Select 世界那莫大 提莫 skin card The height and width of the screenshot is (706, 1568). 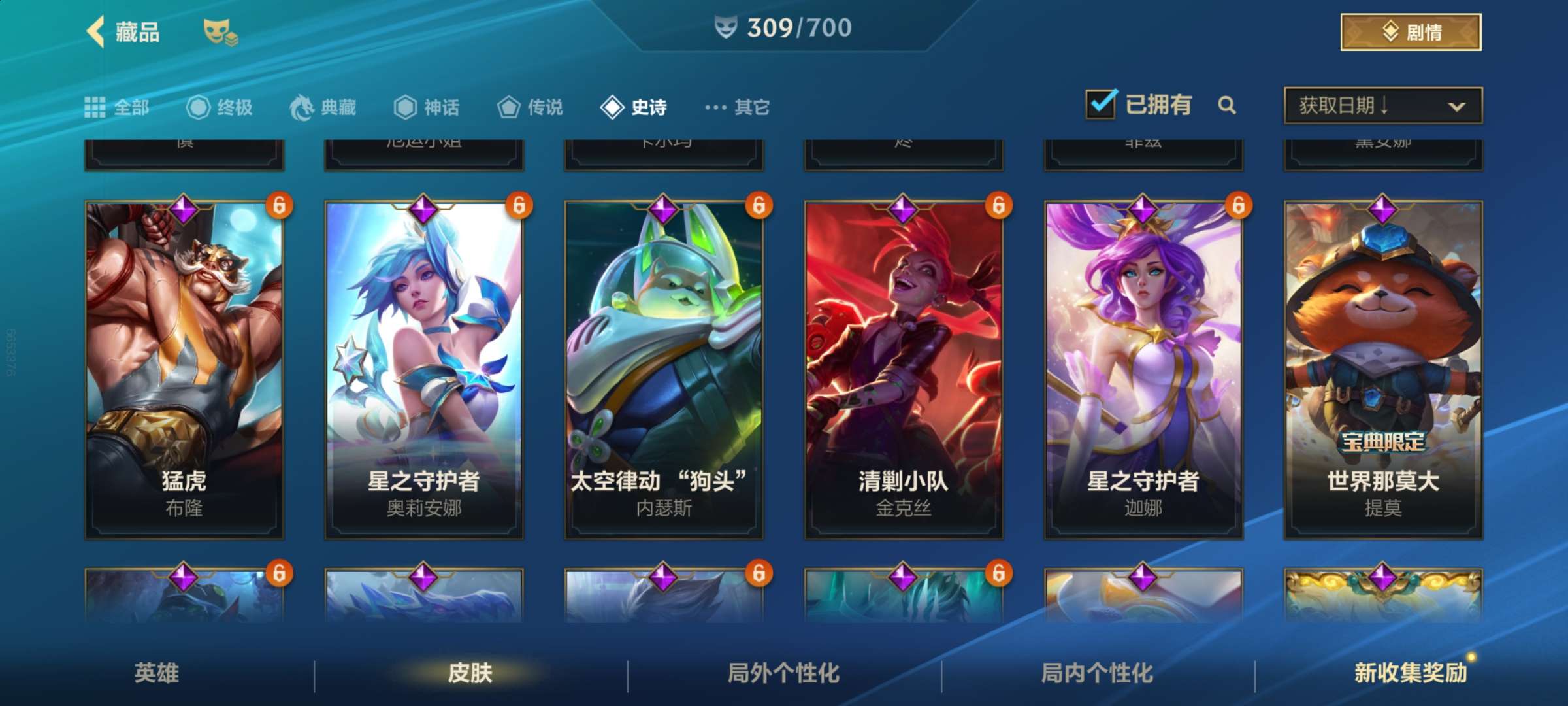(1383, 369)
